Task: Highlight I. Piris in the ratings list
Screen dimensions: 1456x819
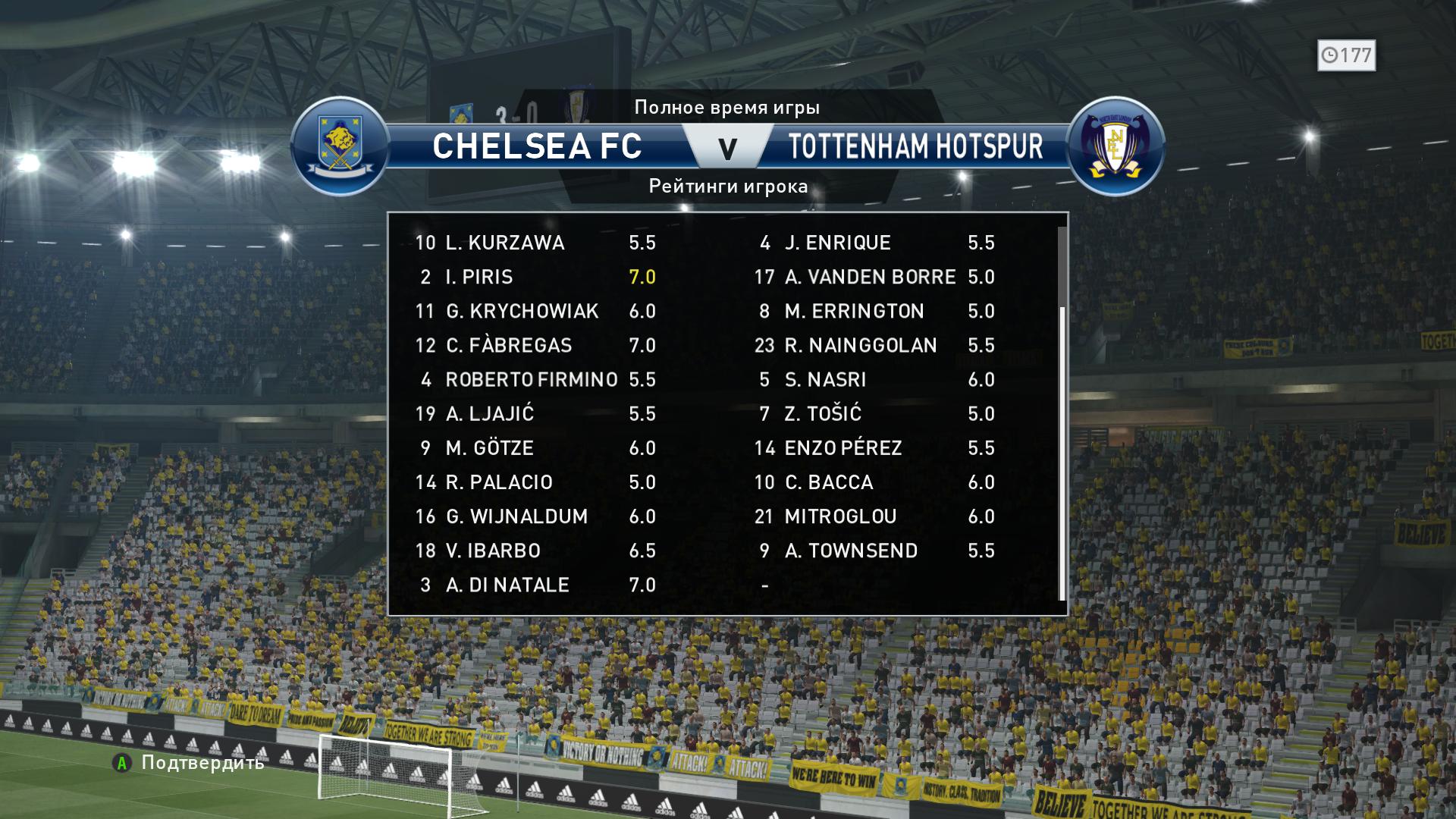Action: pos(535,277)
